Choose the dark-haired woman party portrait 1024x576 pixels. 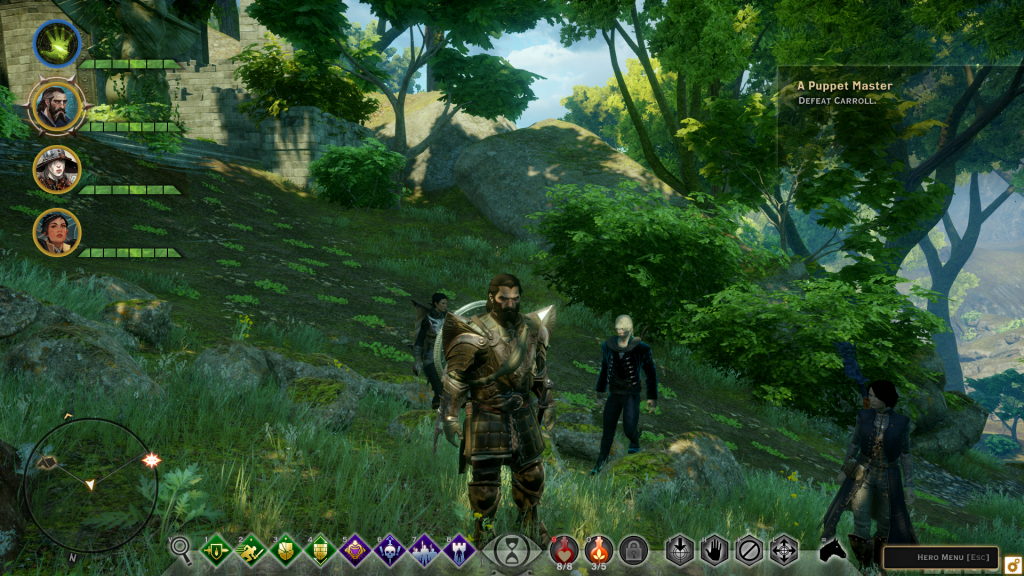point(57,232)
